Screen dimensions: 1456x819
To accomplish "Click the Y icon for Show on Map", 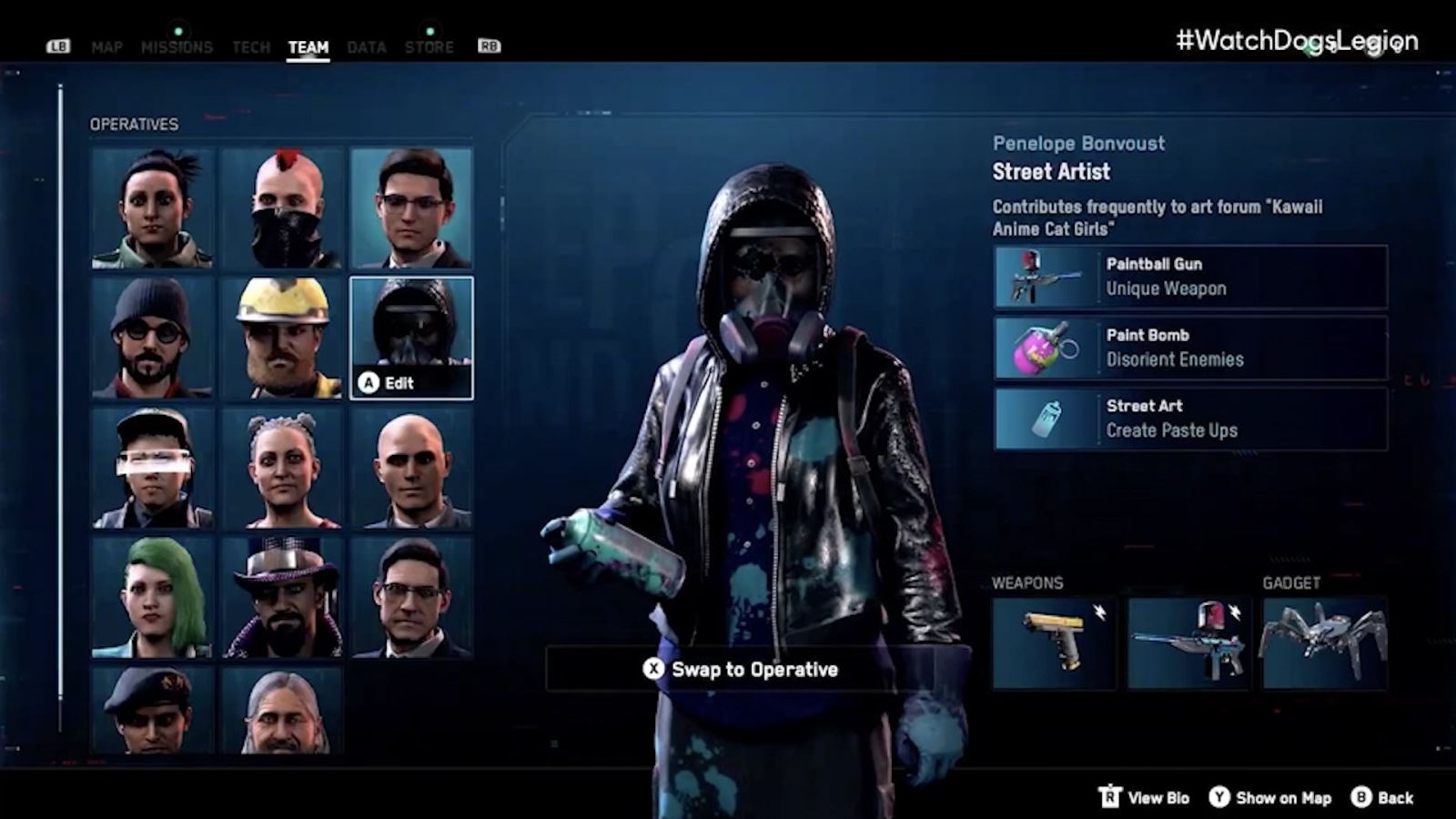I will [1219, 797].
